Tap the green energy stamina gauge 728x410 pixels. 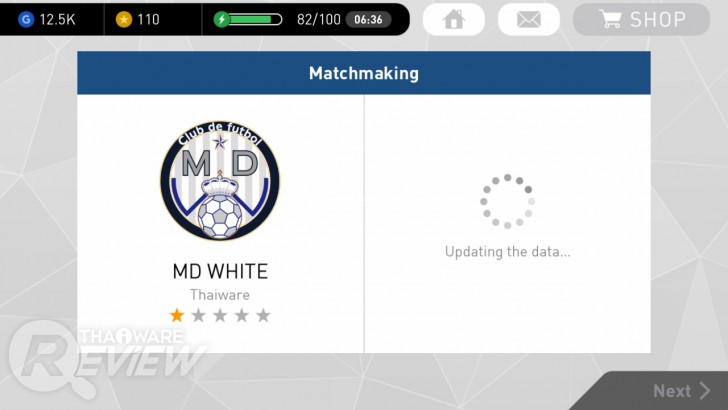pyautogui.click(x=249, y=19)
